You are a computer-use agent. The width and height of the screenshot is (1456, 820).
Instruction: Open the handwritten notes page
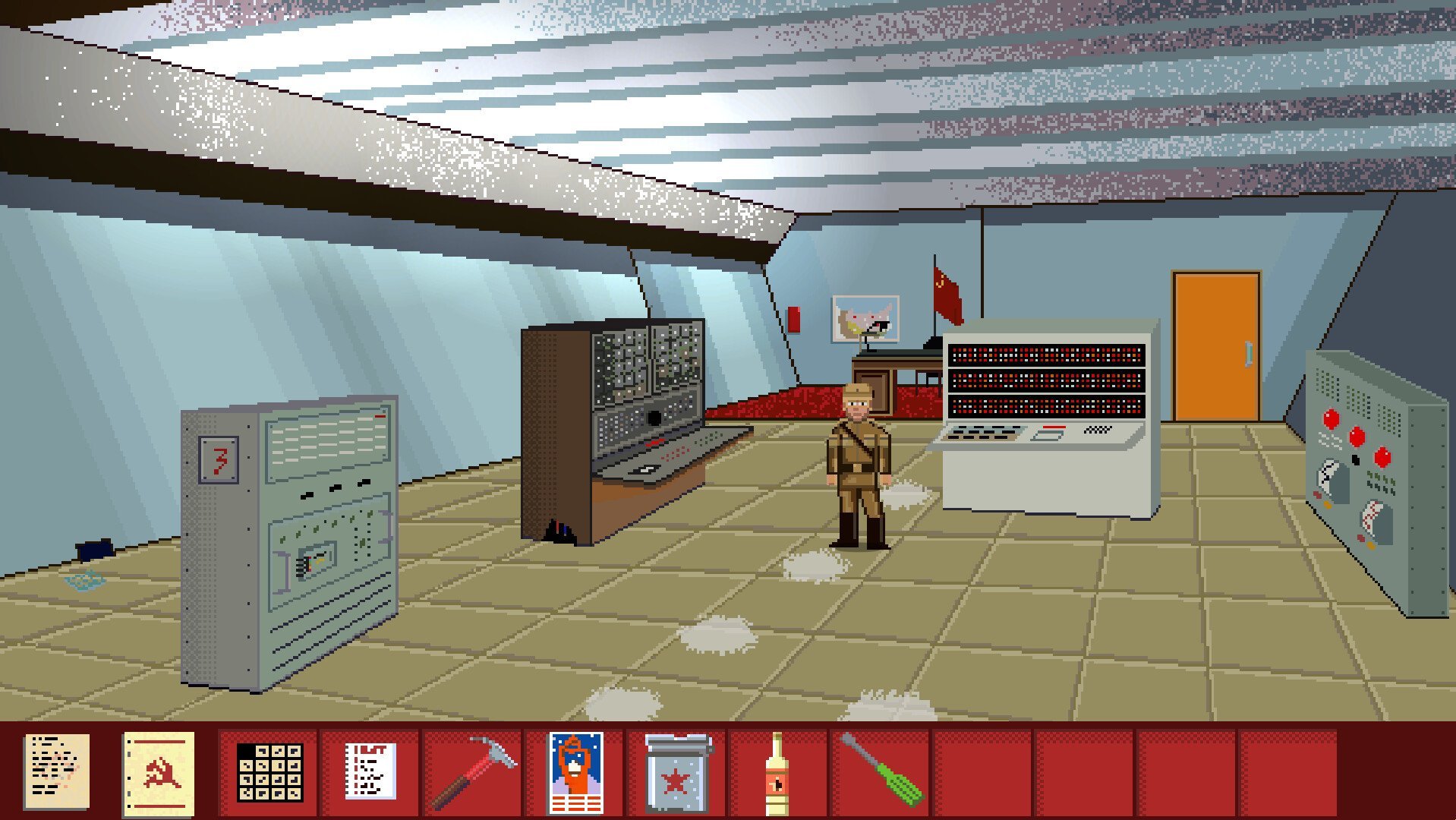pos(56,771)
